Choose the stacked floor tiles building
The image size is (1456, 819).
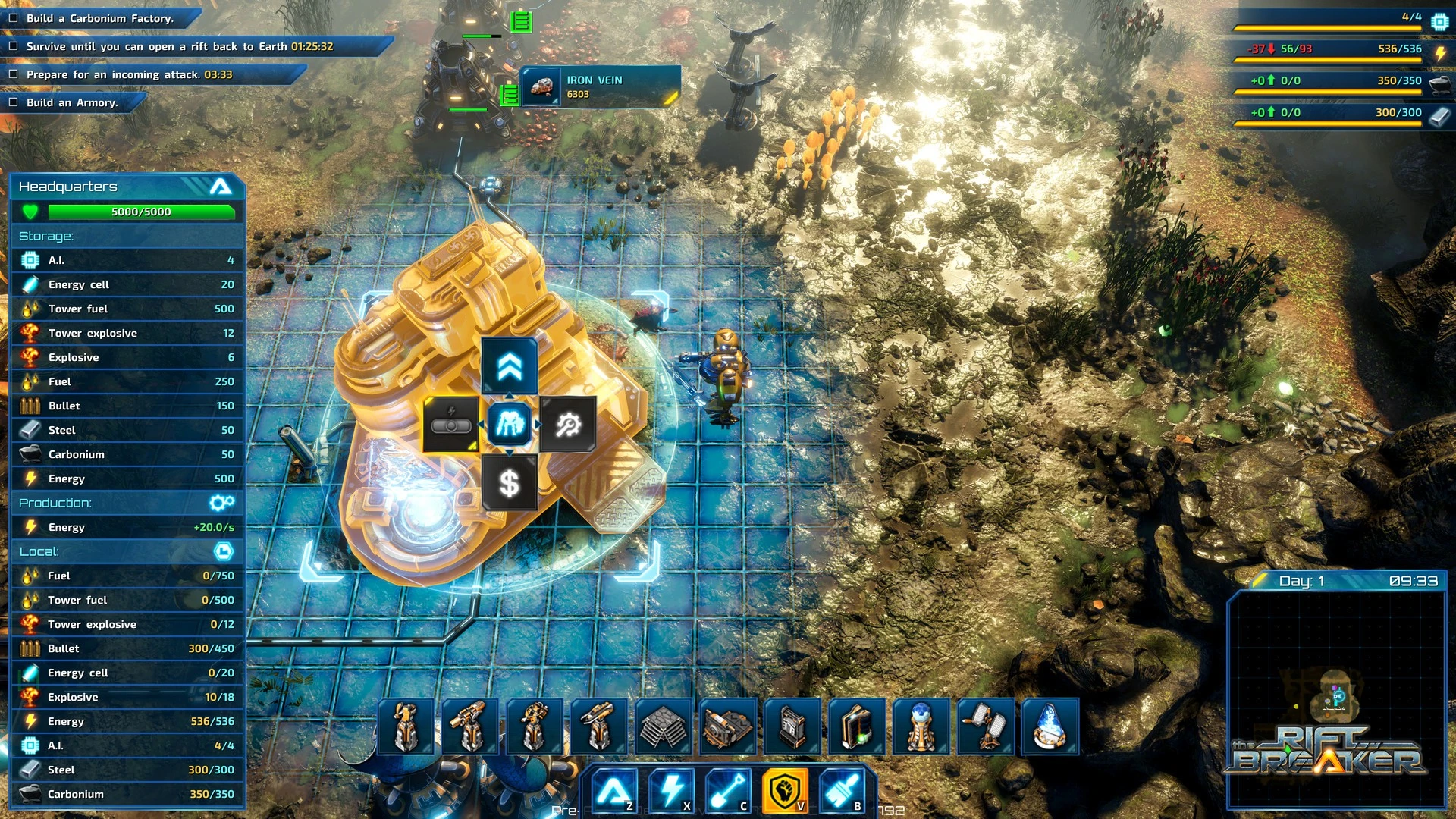(x=664, y=726)
